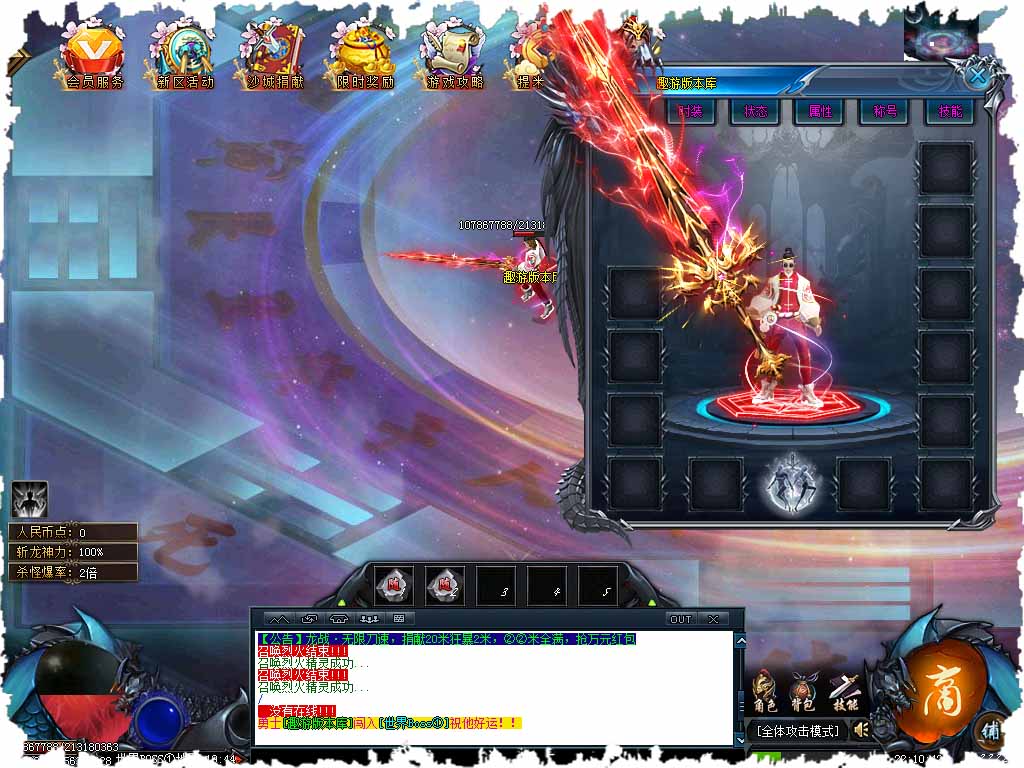Click the OUT button on chat window
The image size is (1024, 768).
(x=681, y=619)
